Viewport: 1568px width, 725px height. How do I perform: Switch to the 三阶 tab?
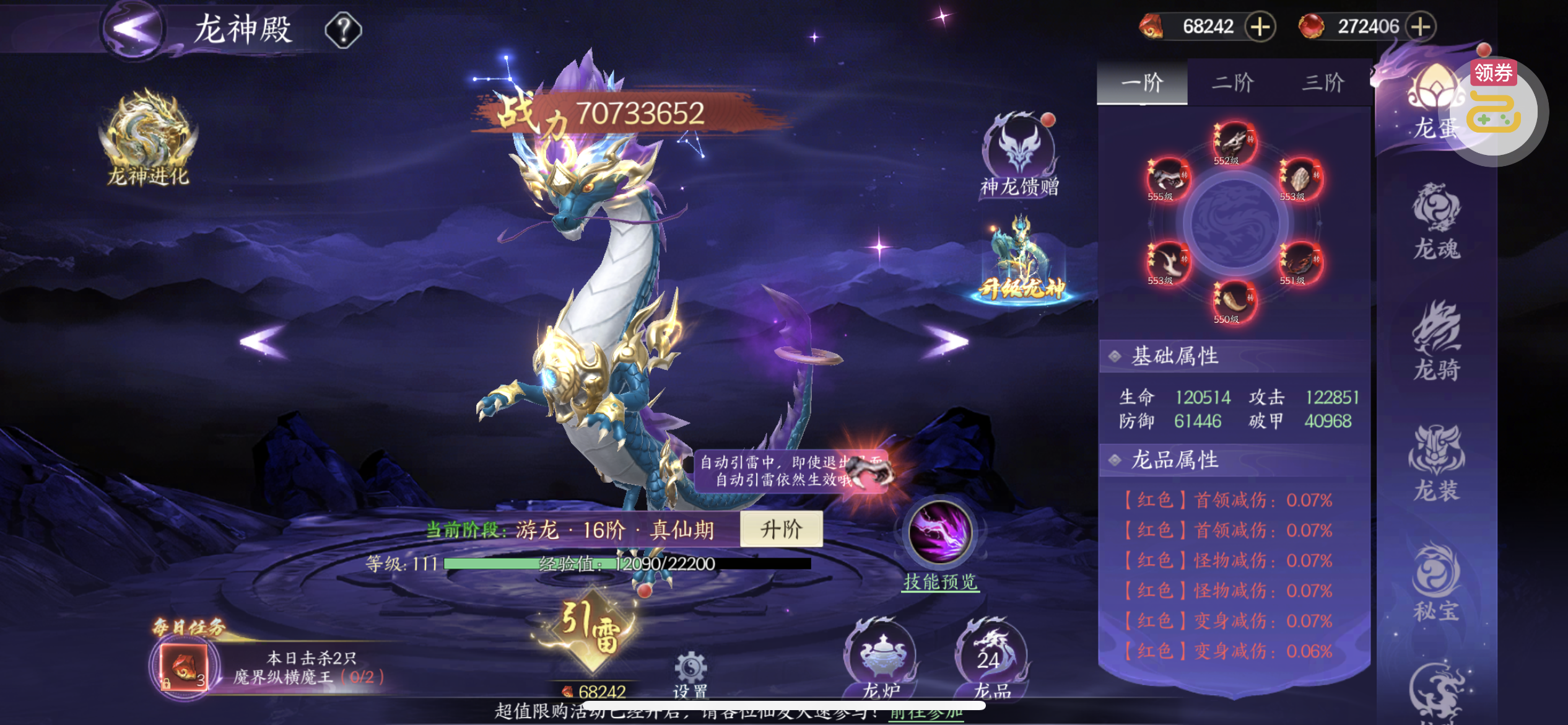coord(1323,83)
